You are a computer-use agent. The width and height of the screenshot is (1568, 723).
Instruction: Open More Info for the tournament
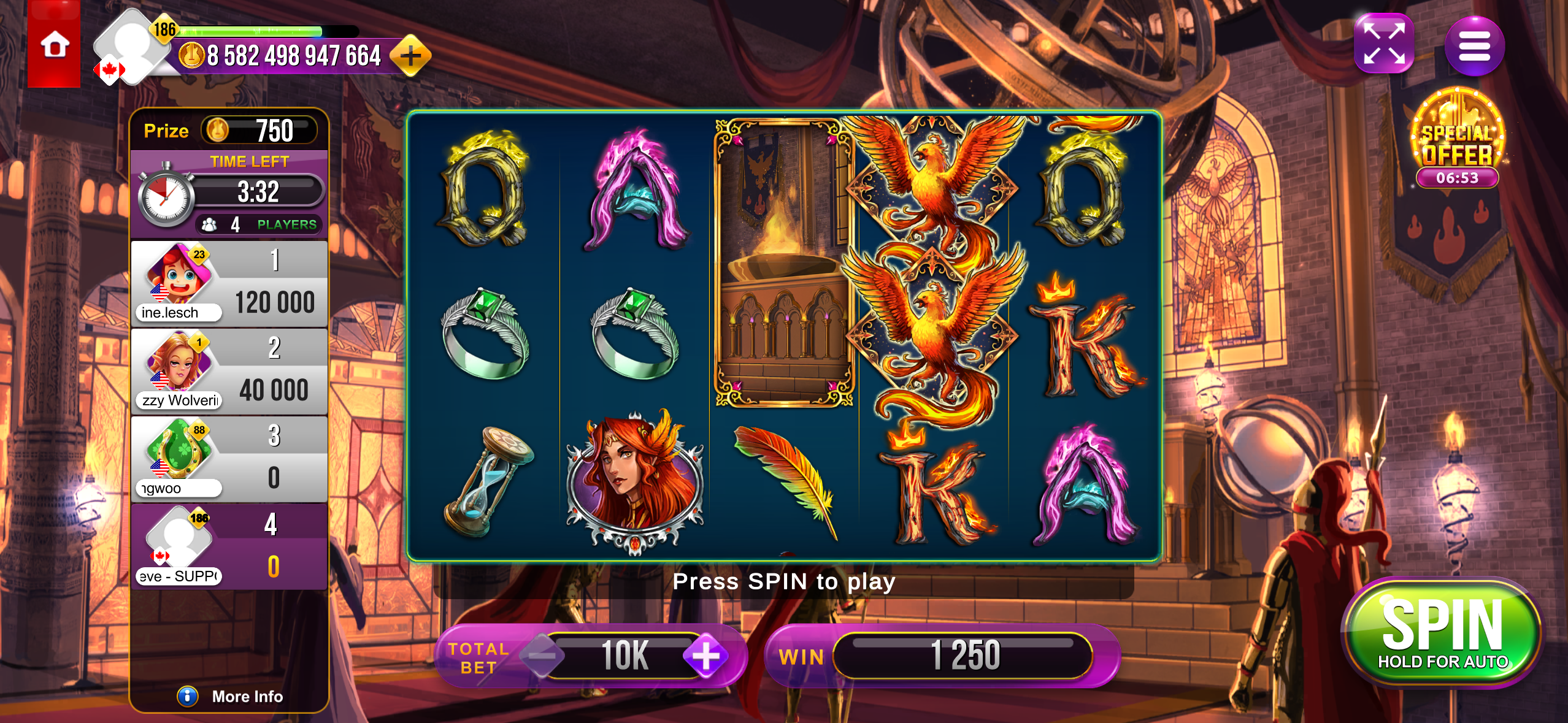point(231,696)
